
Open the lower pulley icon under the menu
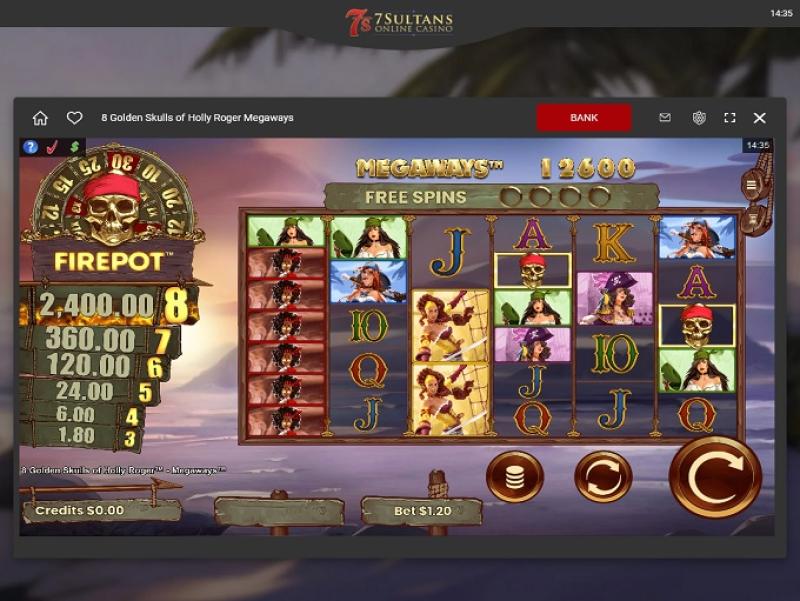(x=751, y=214)
